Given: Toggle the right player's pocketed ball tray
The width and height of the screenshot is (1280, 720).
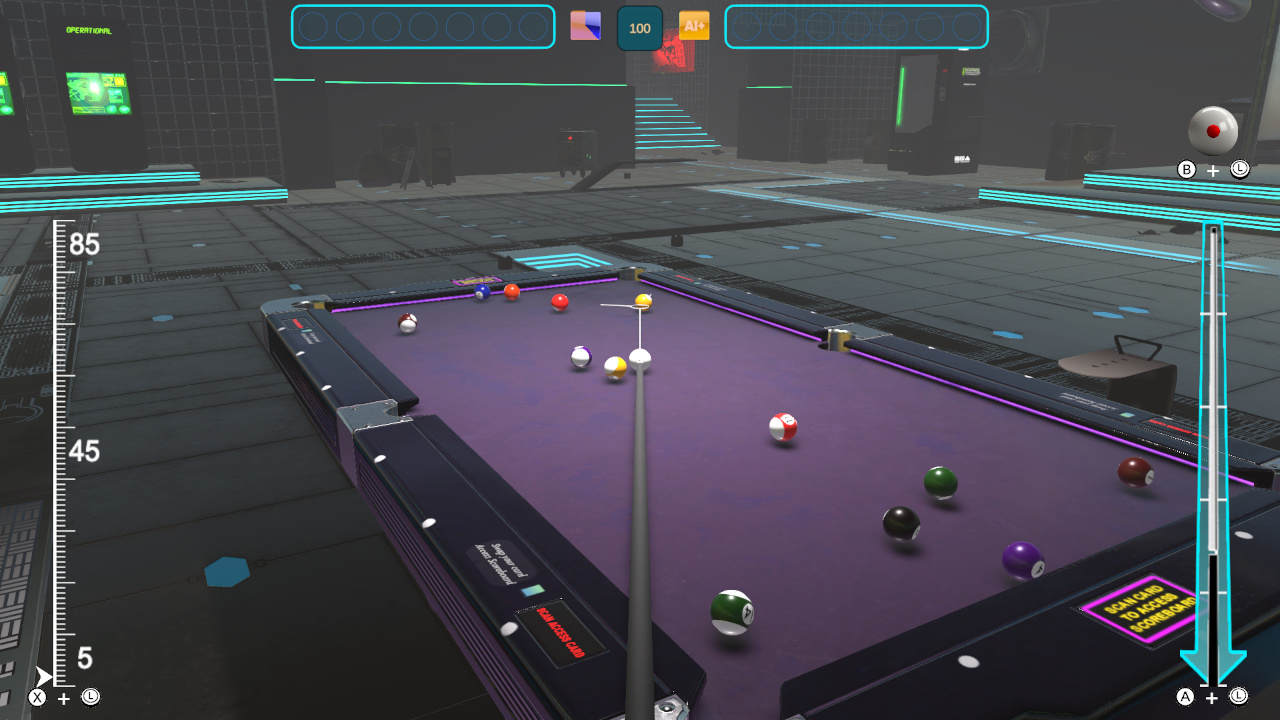Looking at the screenshot, I should tap(857, 28).
